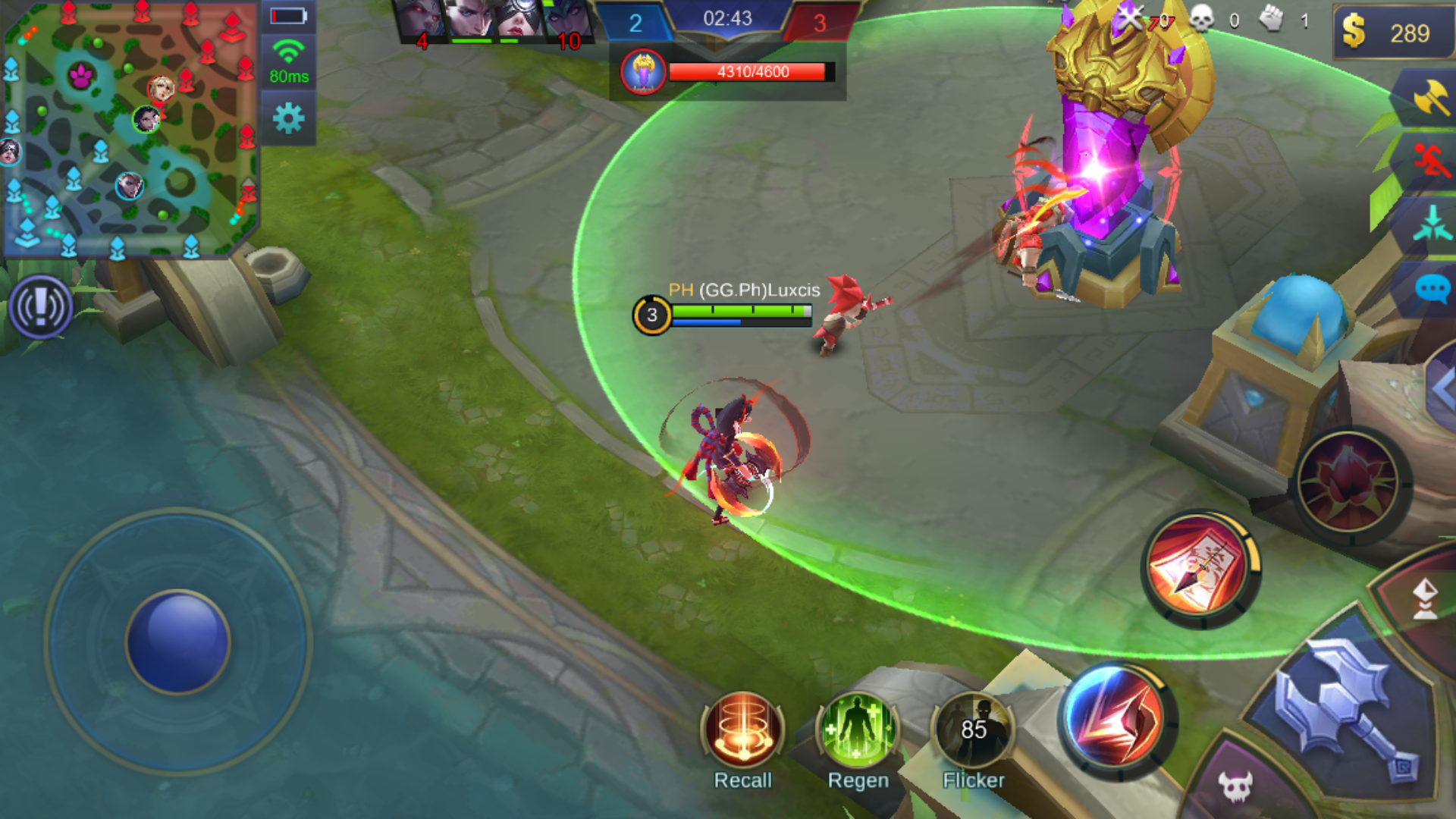Tap the exclamation signal alert button
Viewport: 1456px width, 819px height.
(41, 307)
